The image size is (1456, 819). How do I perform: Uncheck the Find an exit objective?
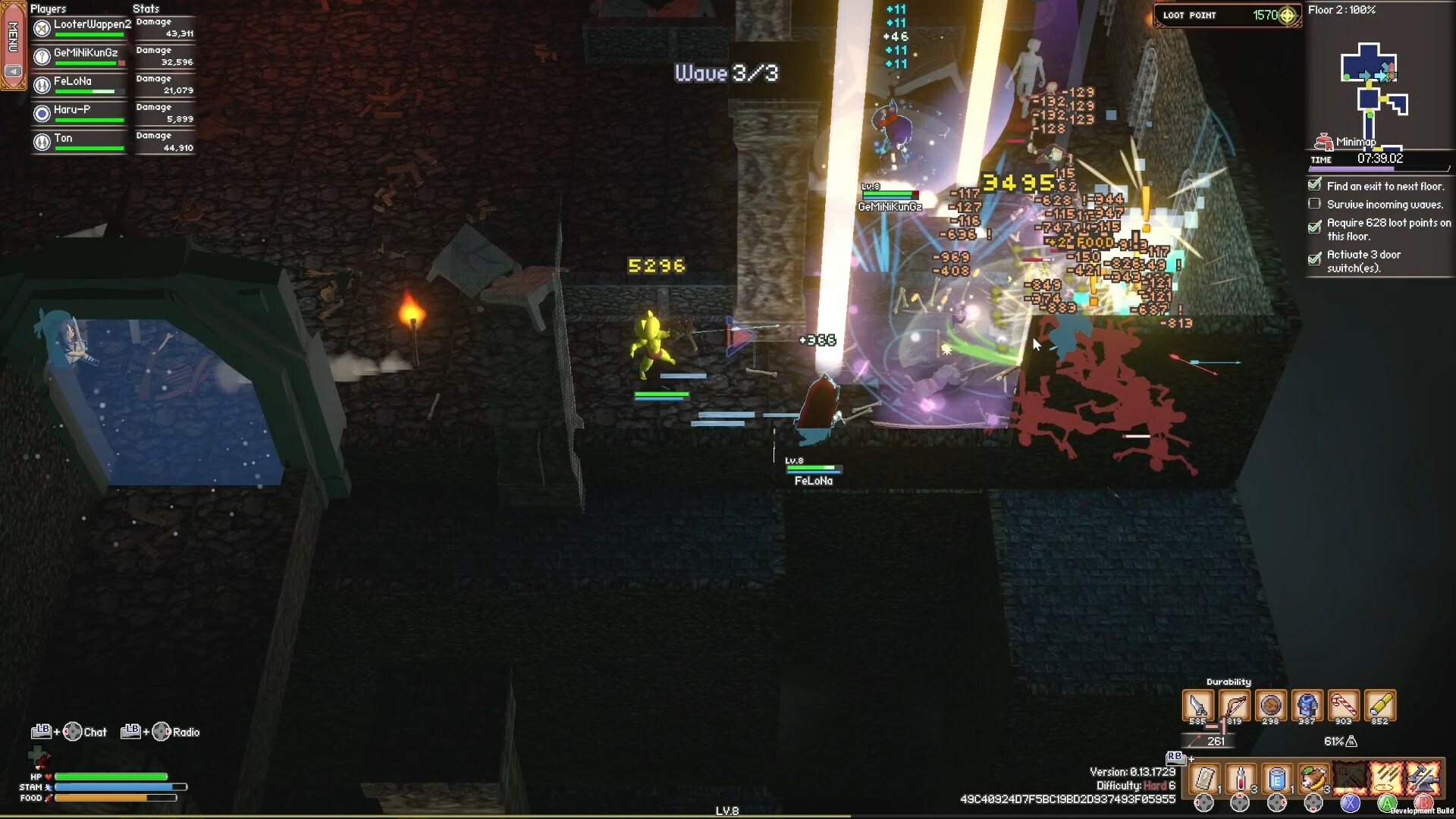click(x=1314, y=185)
